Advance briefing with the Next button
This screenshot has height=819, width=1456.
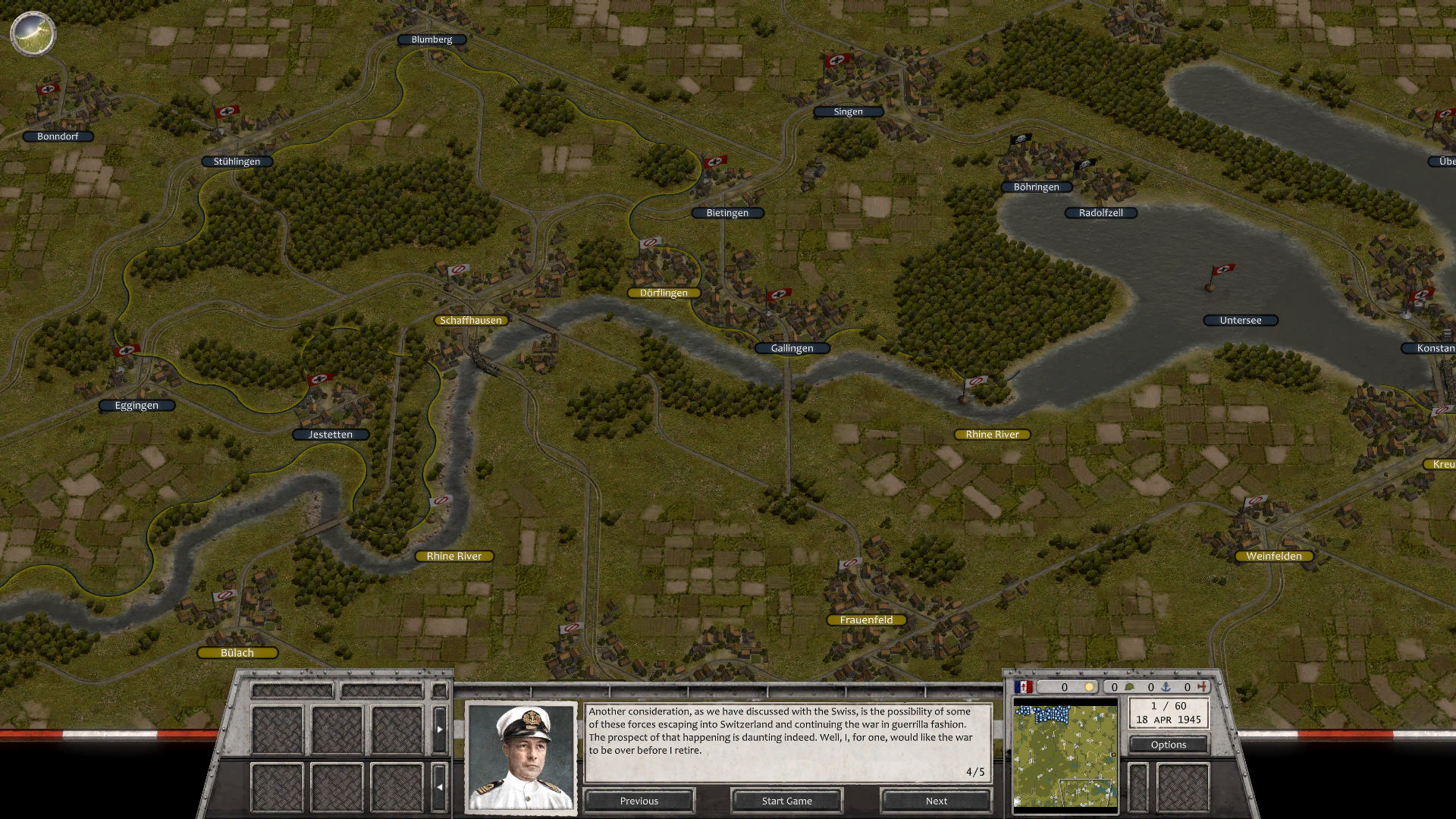tap(936, 801)
